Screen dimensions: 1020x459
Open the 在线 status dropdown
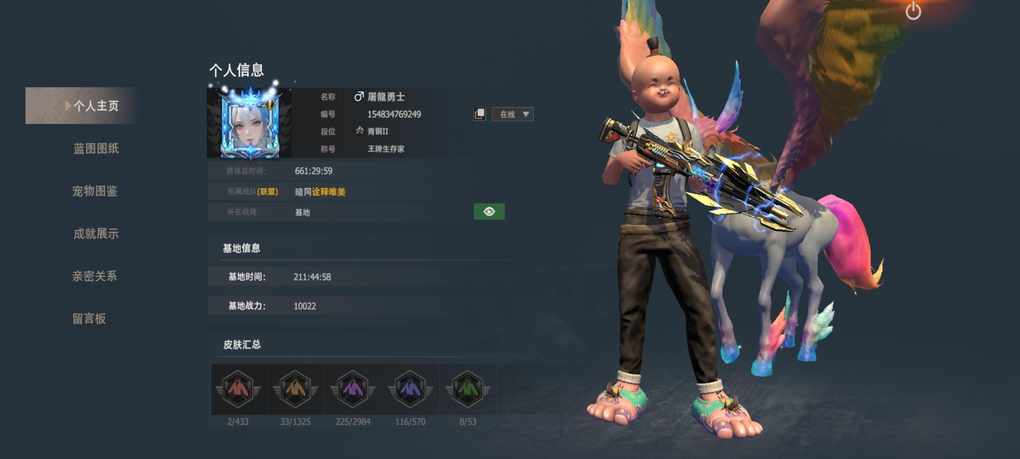coord(513,114)
